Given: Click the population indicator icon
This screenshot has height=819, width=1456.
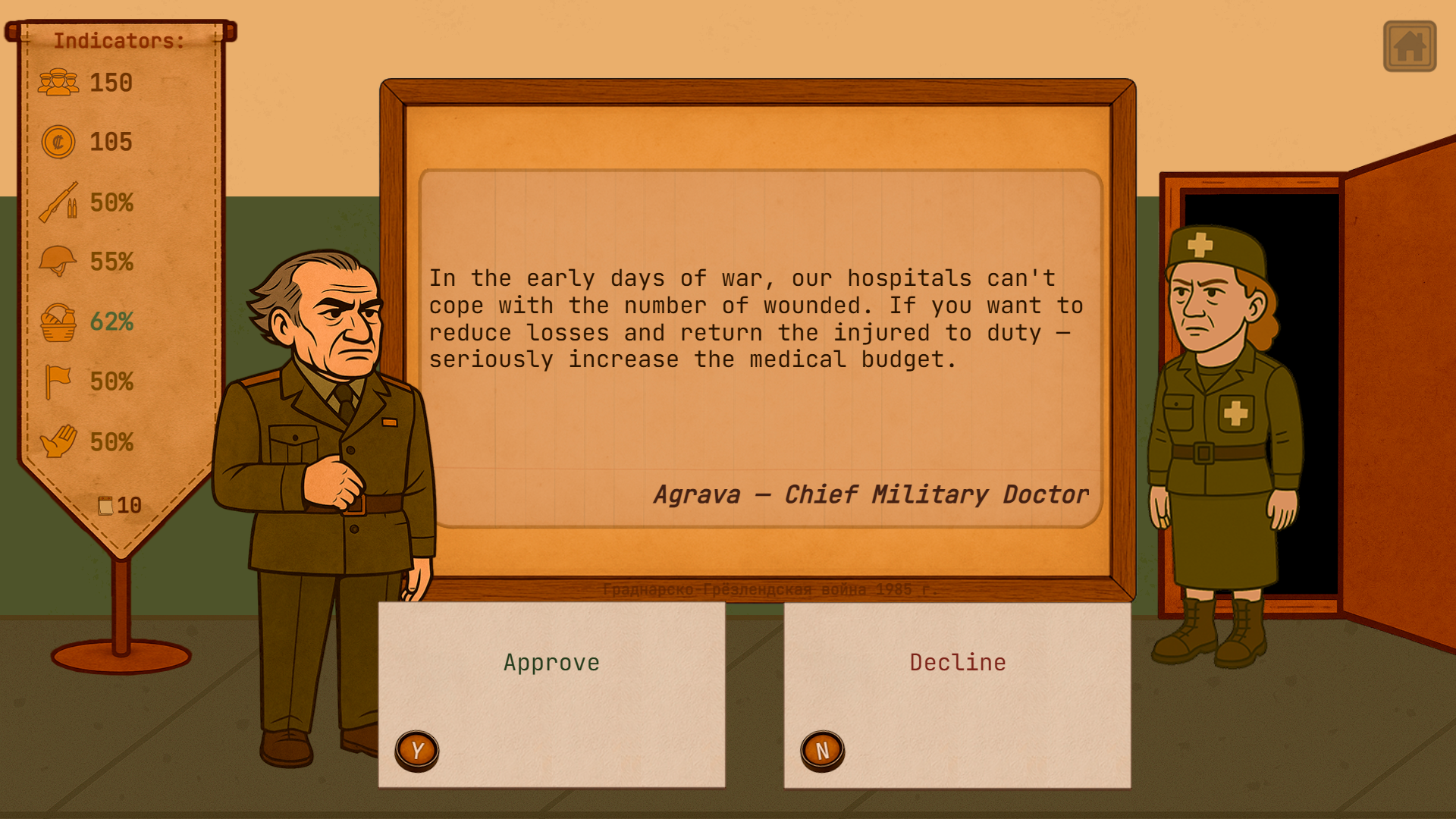Looking at the screenshot, I should tap(59, 82).
